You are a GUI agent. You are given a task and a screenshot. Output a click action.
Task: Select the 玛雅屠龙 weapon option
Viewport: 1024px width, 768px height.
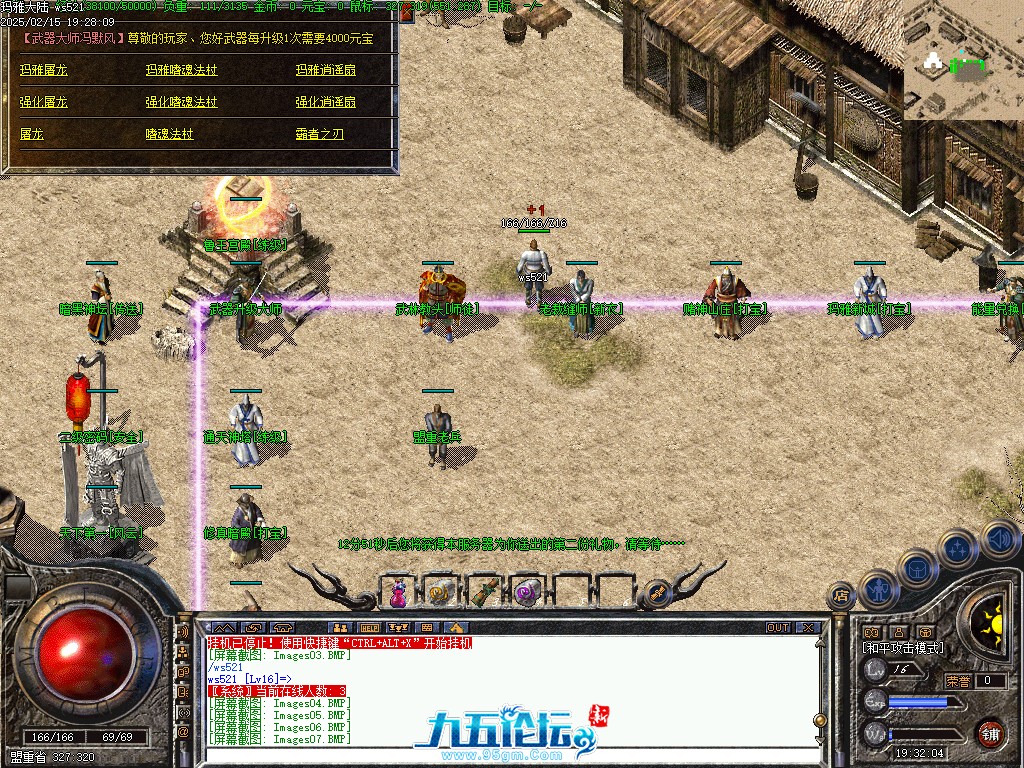[44, 71]
